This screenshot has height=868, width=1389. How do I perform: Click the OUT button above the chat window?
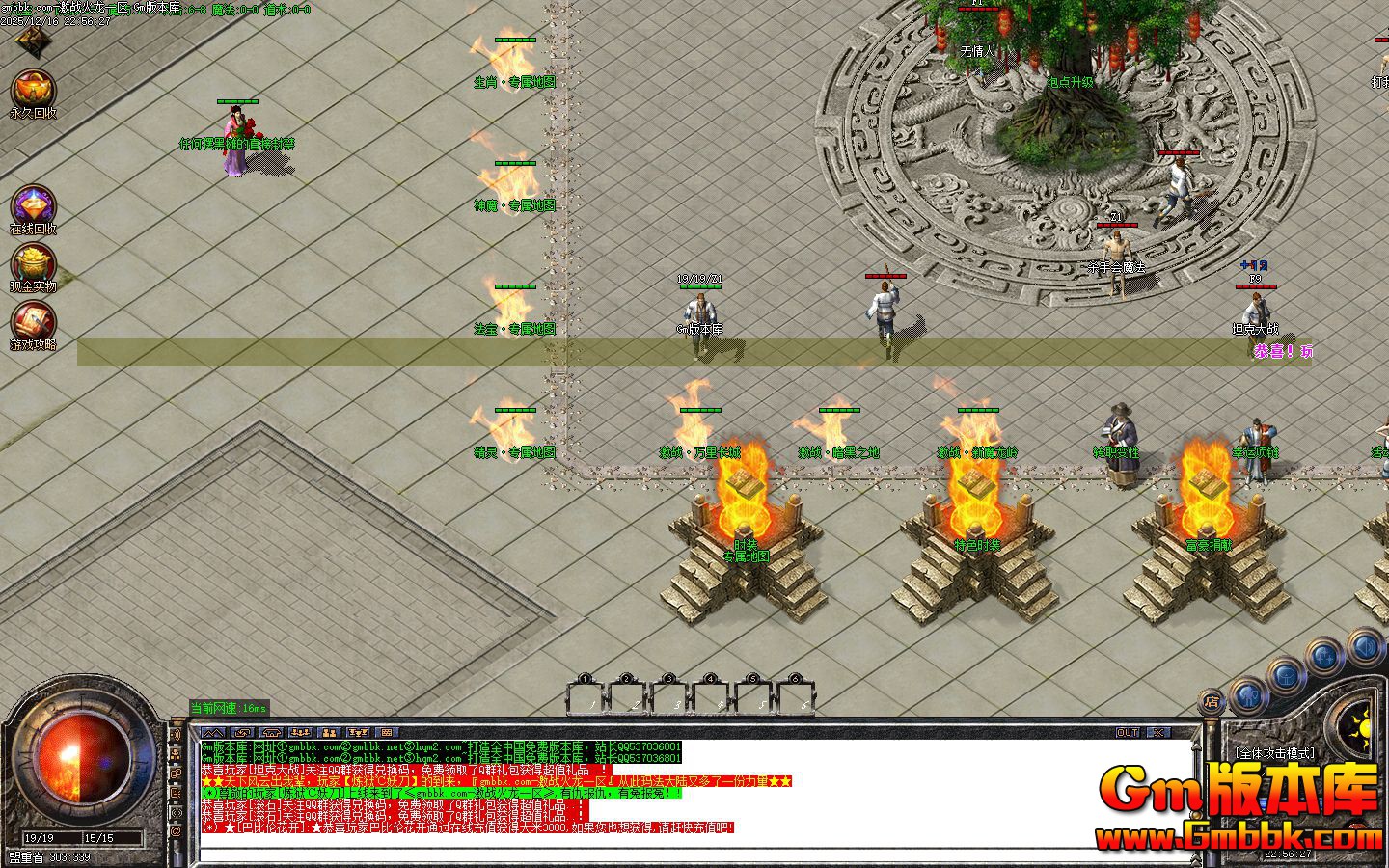tap(1128, 732)
